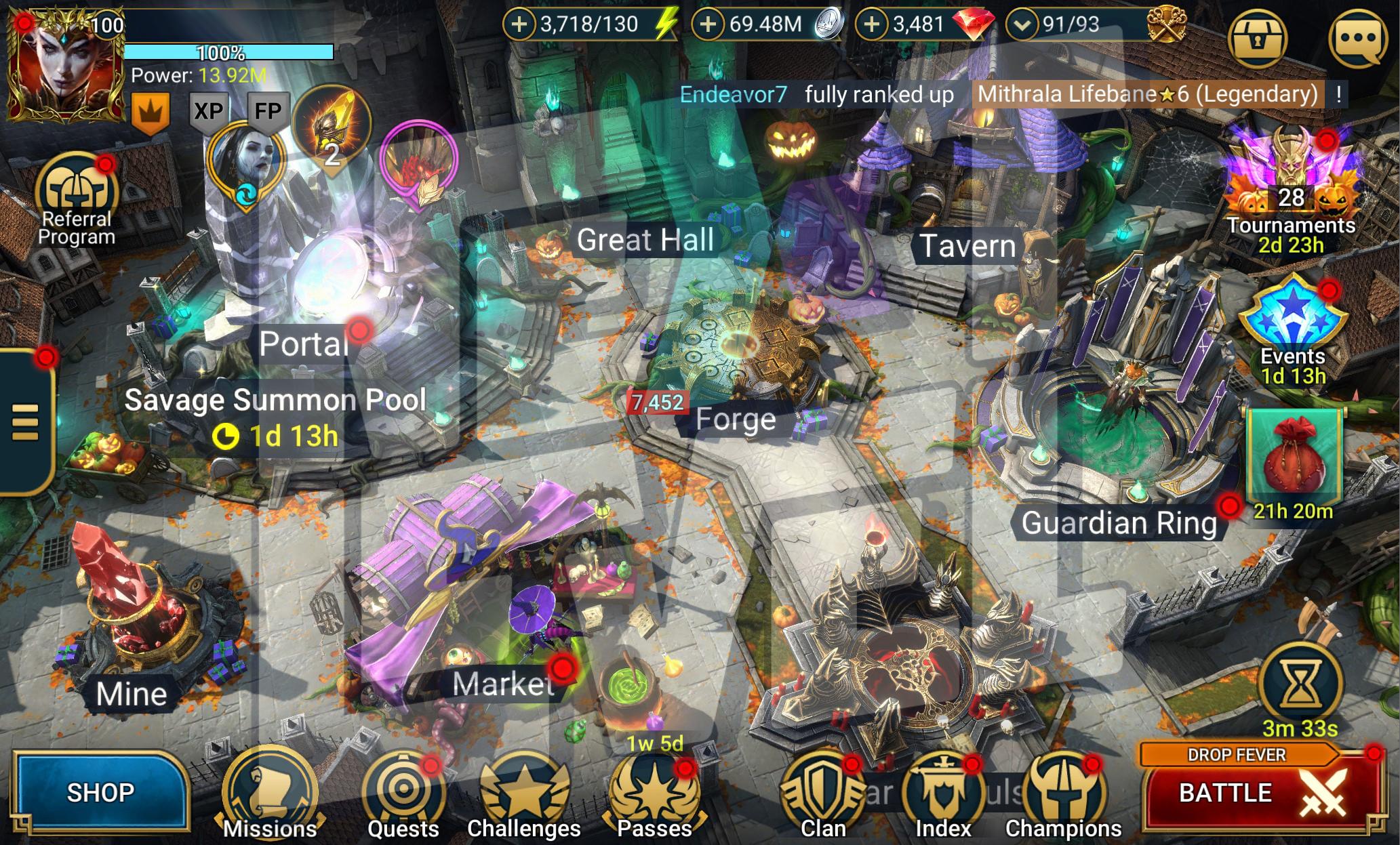Open the Referral Program

[76, 197]
